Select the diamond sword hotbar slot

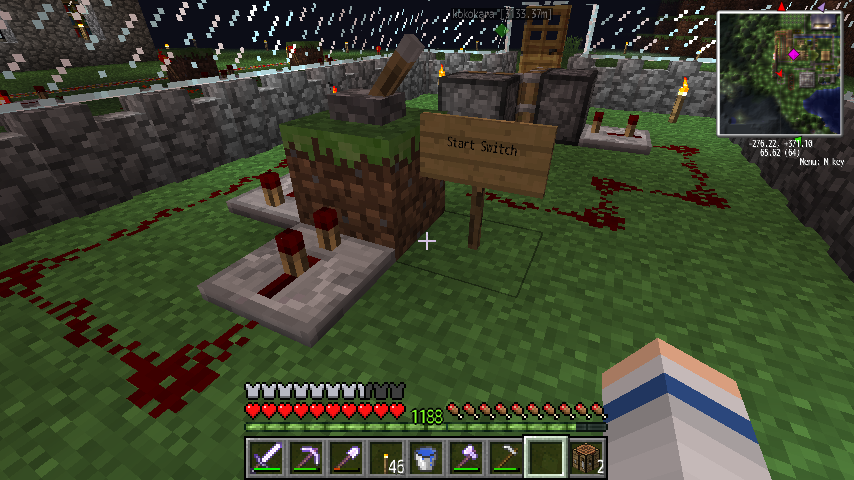(x=265, y=458)
